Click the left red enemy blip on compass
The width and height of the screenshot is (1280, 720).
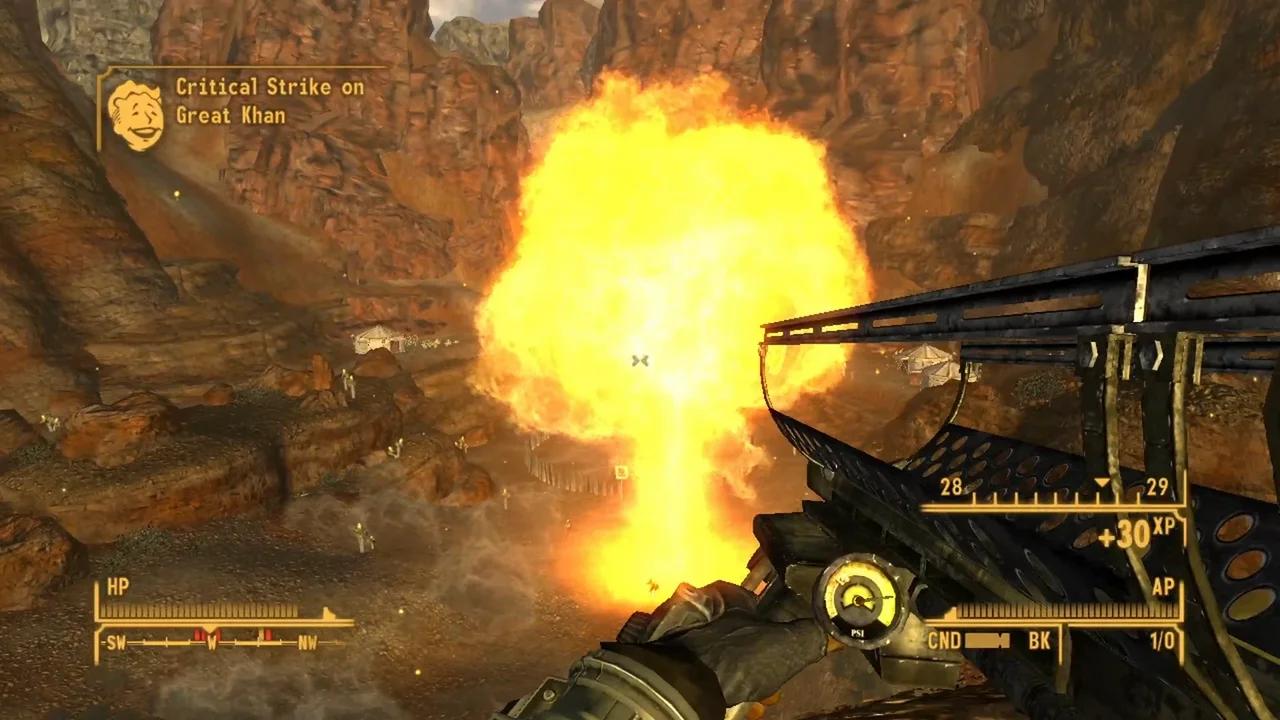198,632
